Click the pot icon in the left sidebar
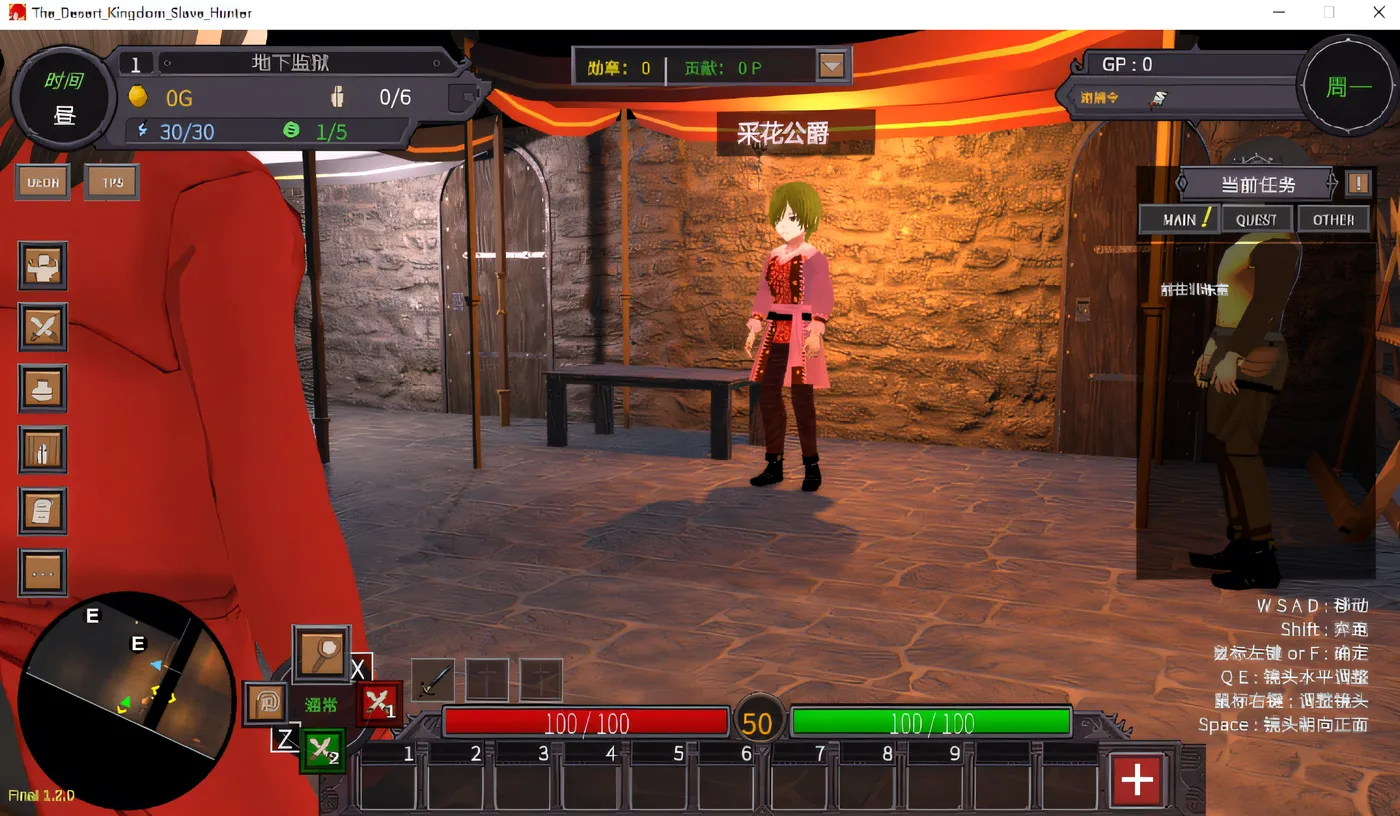This screenshot has width=1400, height=816. pos(43,388)
